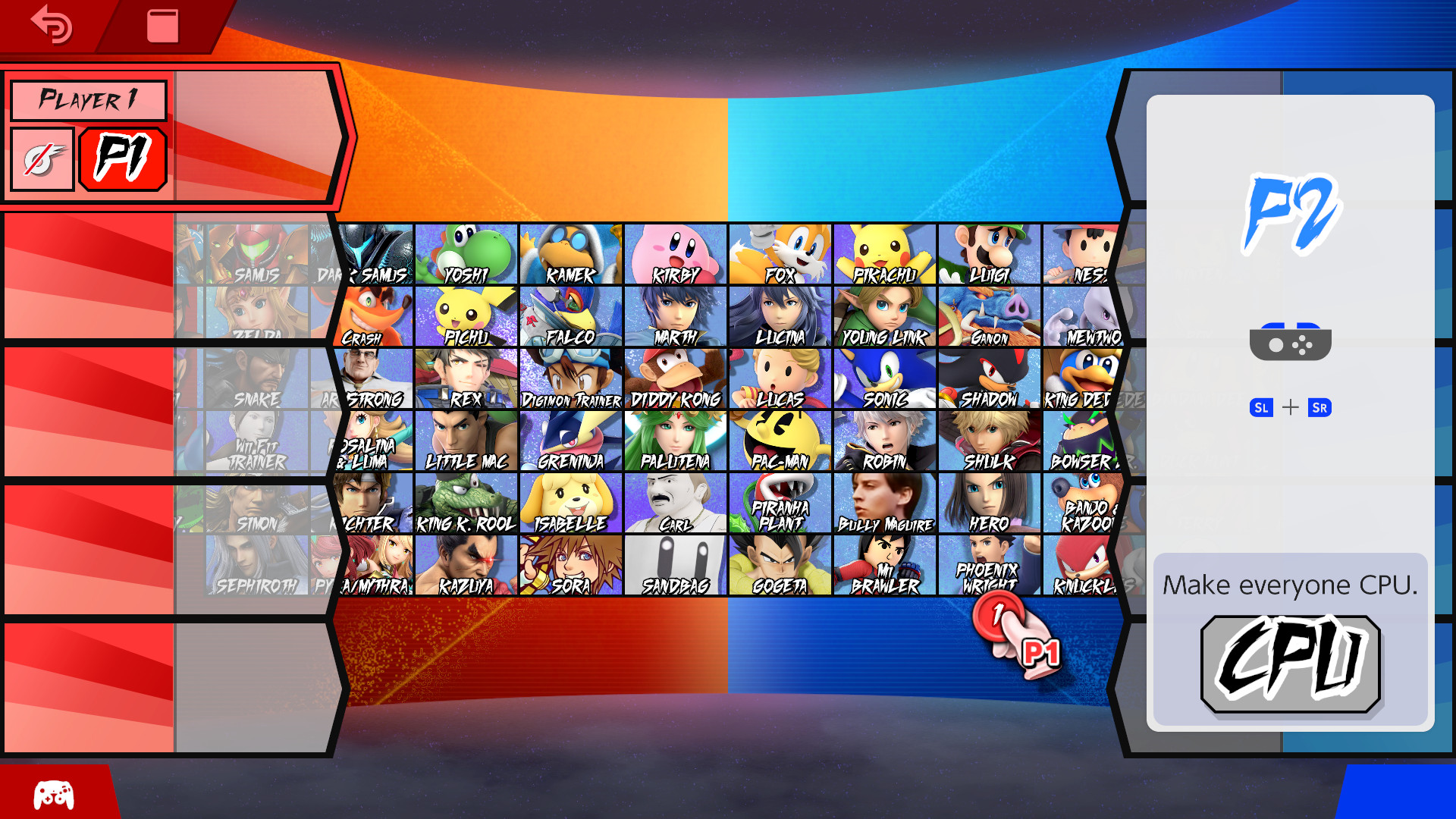Viewport: 1456px width, 819px height.
Task: Click the P1 name tag in the player panel
Action: coord(123,158)
